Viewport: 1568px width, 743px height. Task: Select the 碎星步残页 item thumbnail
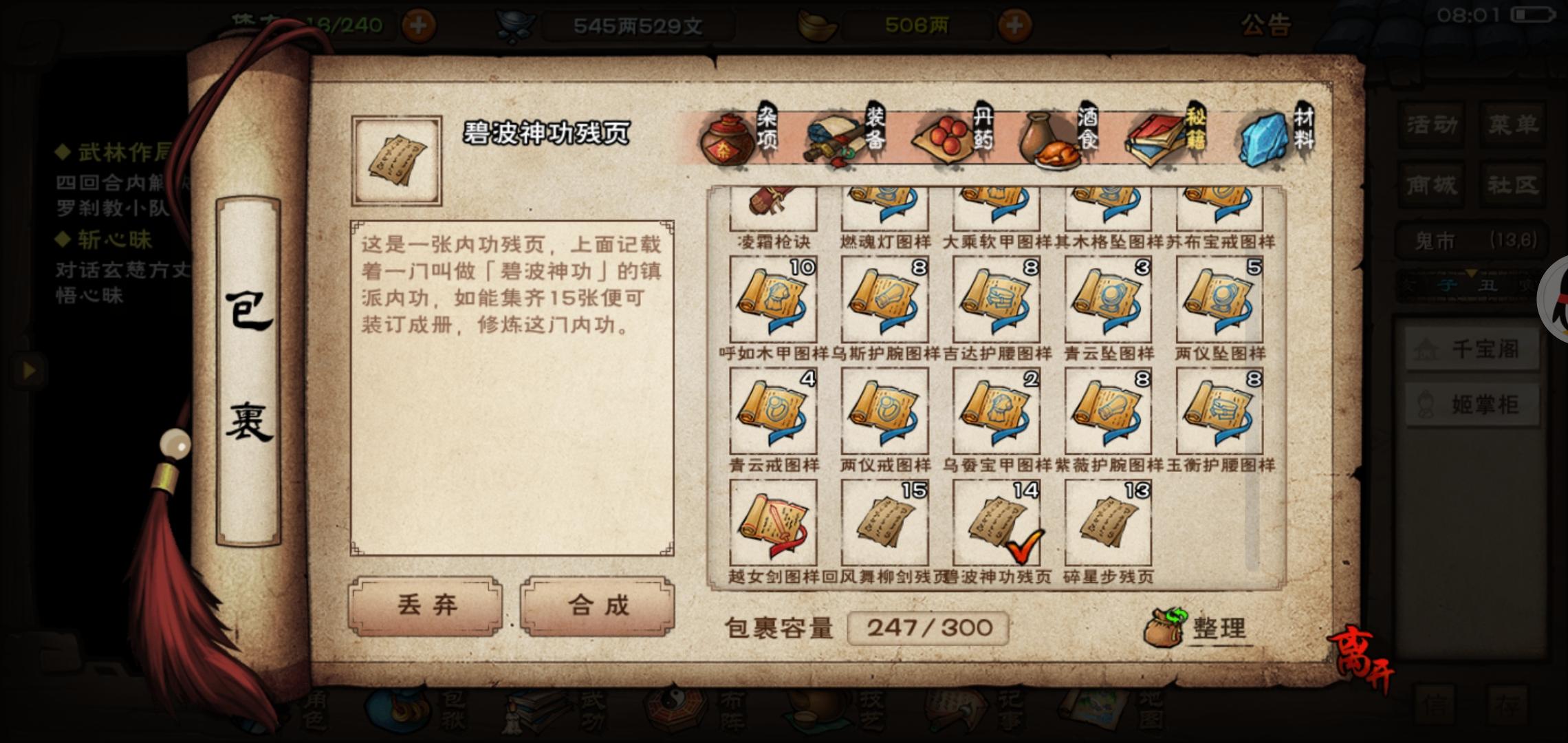1107,523
